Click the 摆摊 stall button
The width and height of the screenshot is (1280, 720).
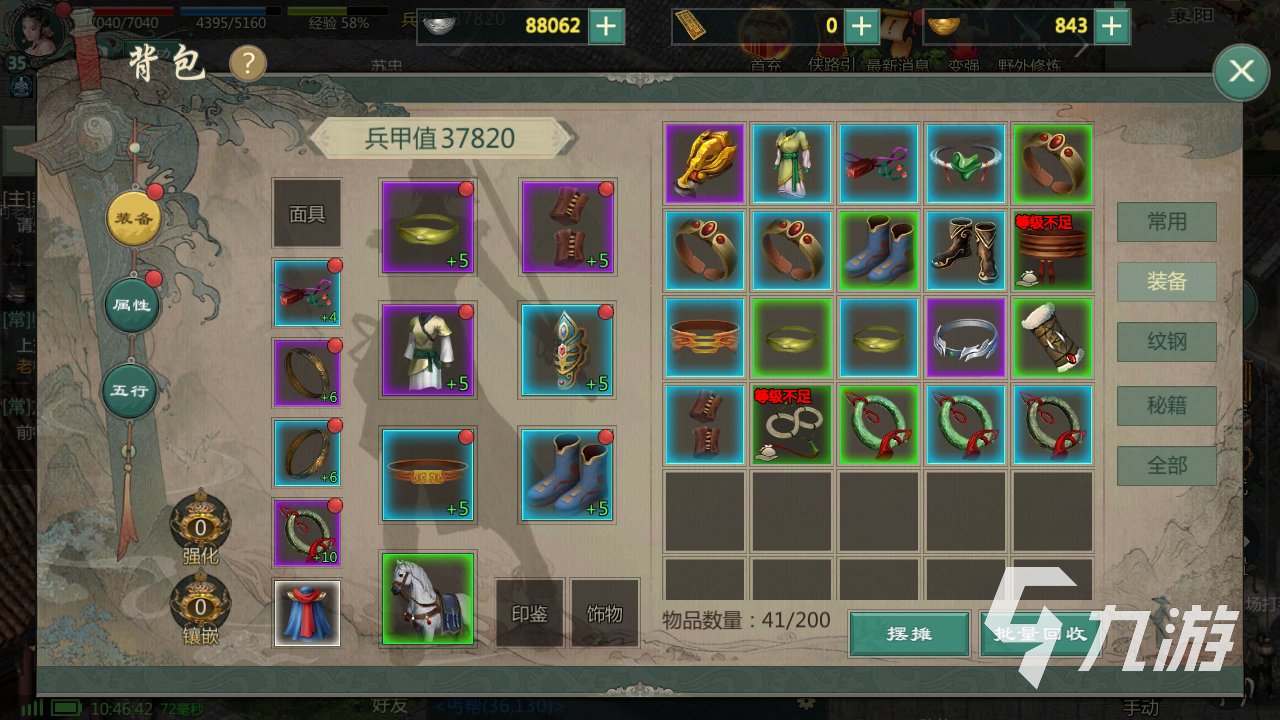coord(909,634)
